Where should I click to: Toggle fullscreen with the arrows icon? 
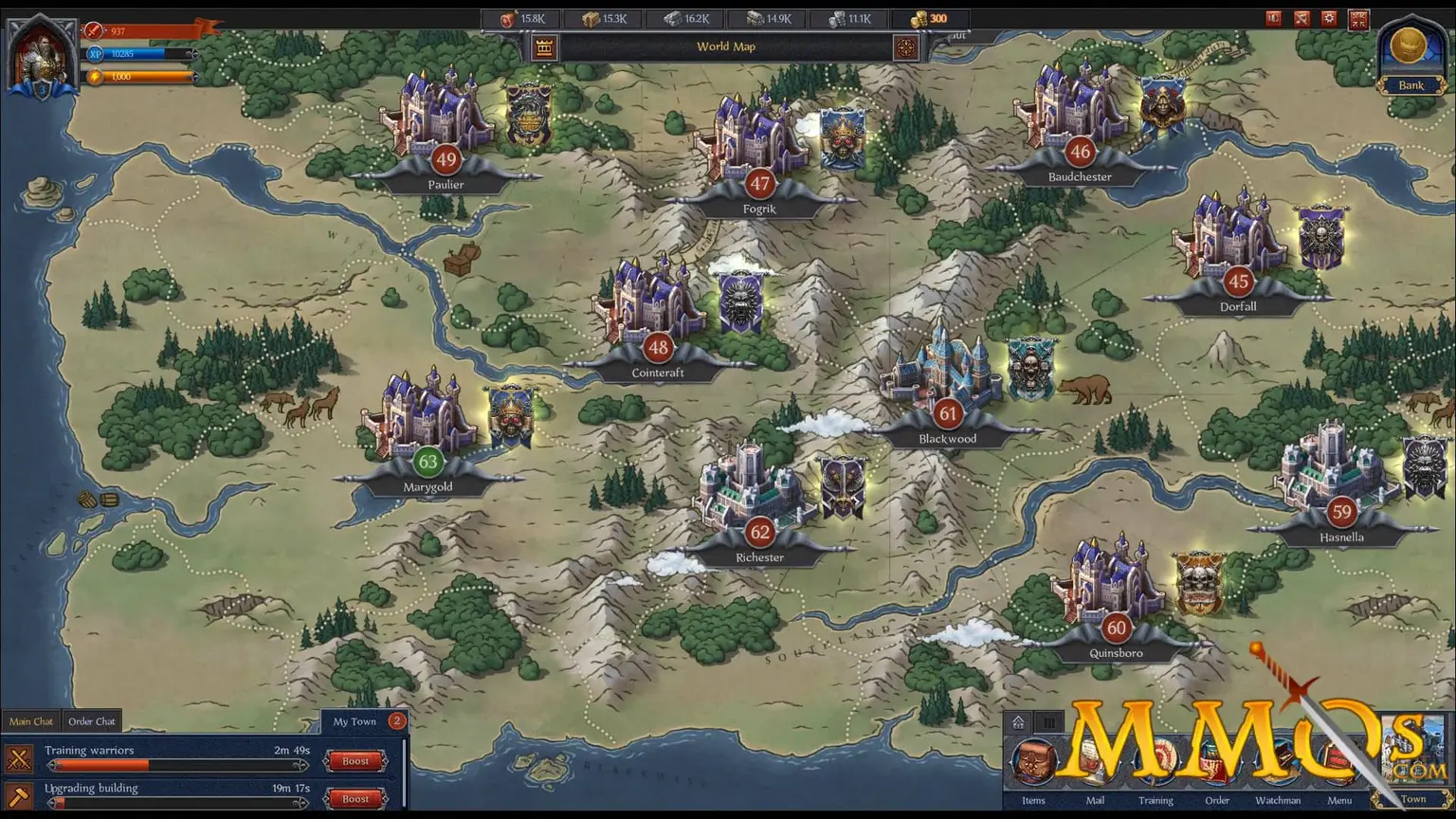click(x=1357, y=18)
